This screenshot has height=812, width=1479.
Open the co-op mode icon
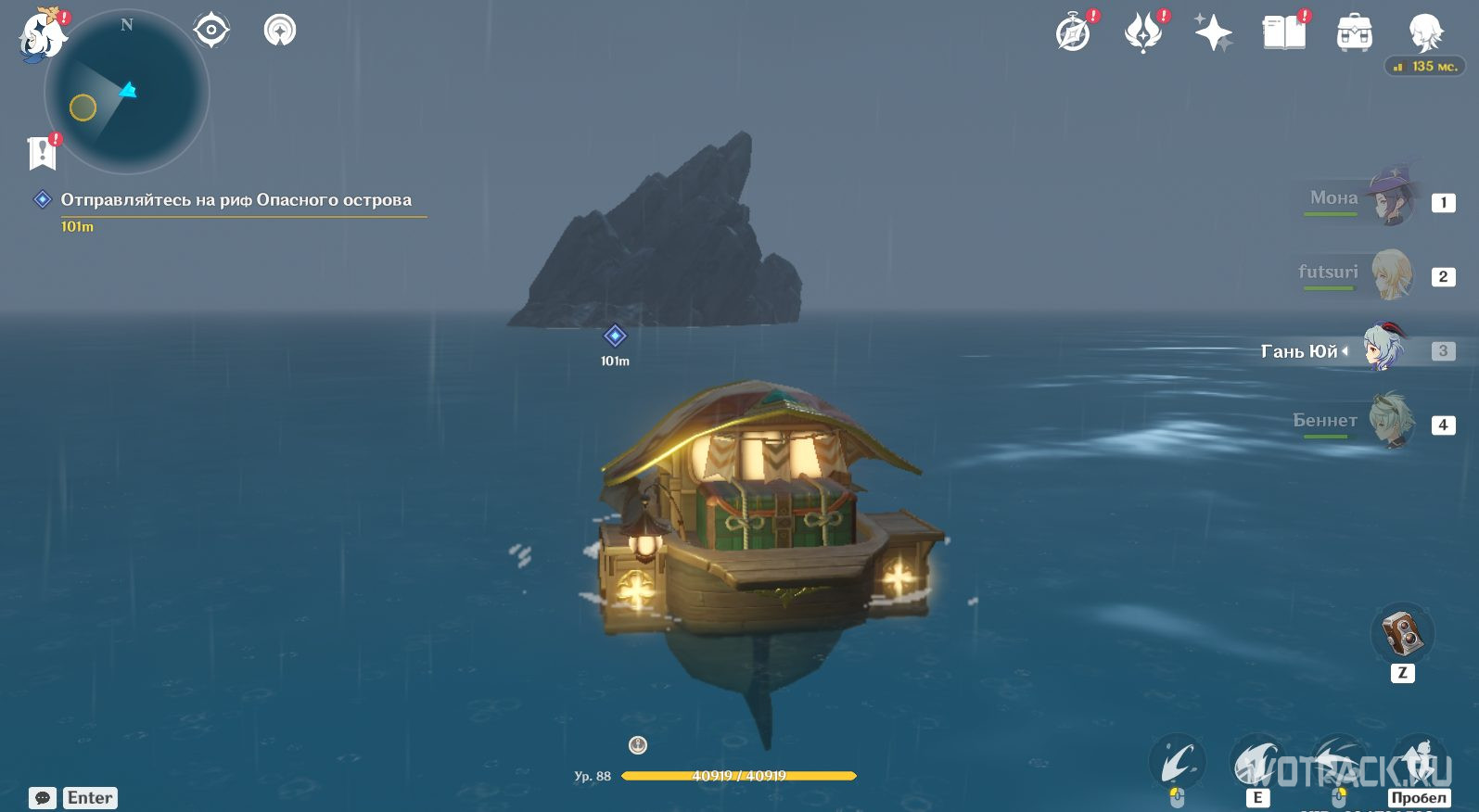(x=280, y=31)
